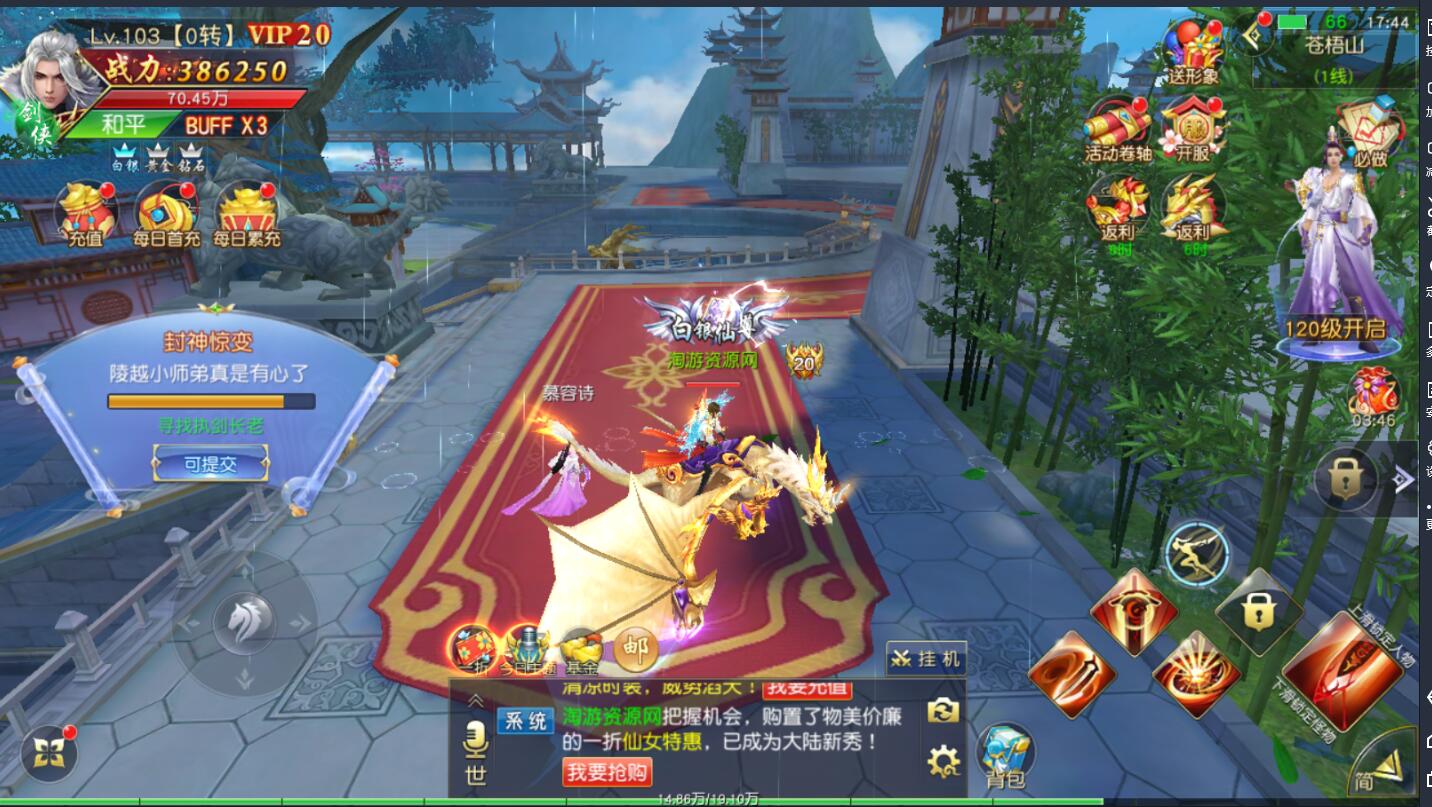This screenshot has height=807, width=1432.
Task: Open the 每日首充 daily first recharge
Action: [166, 212]
